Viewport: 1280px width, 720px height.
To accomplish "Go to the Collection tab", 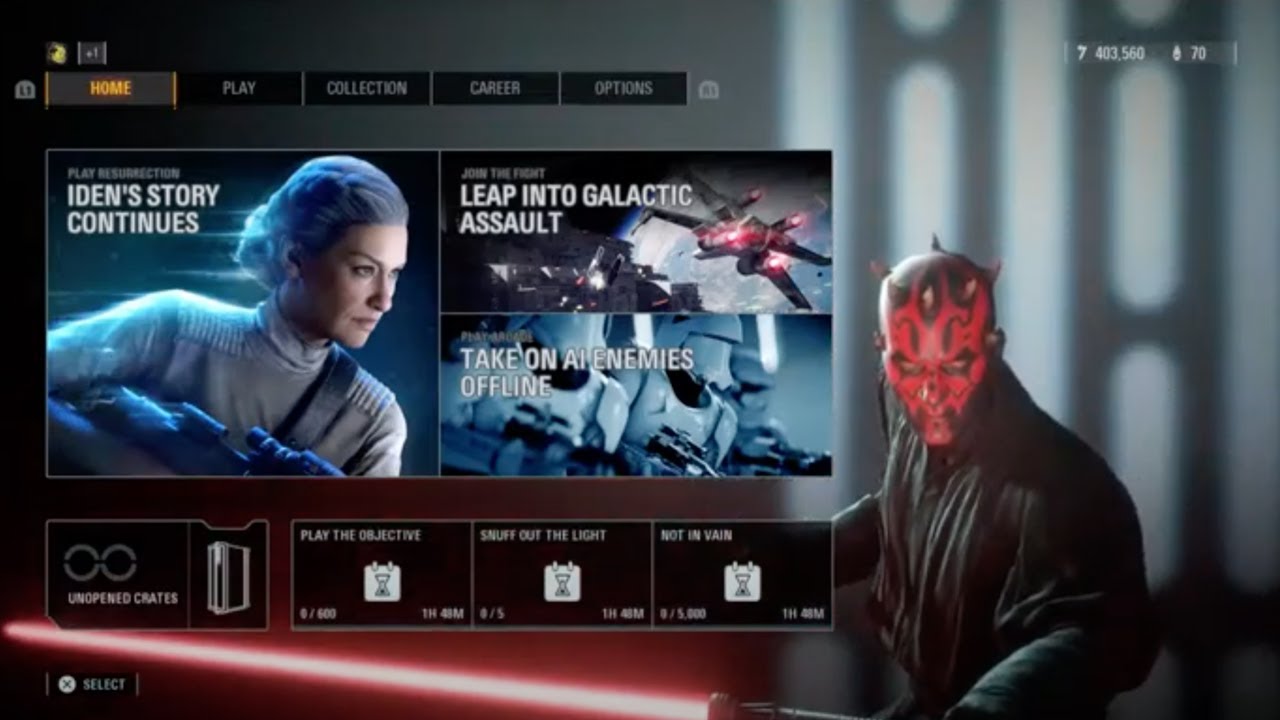I will (x=367, y=88).
